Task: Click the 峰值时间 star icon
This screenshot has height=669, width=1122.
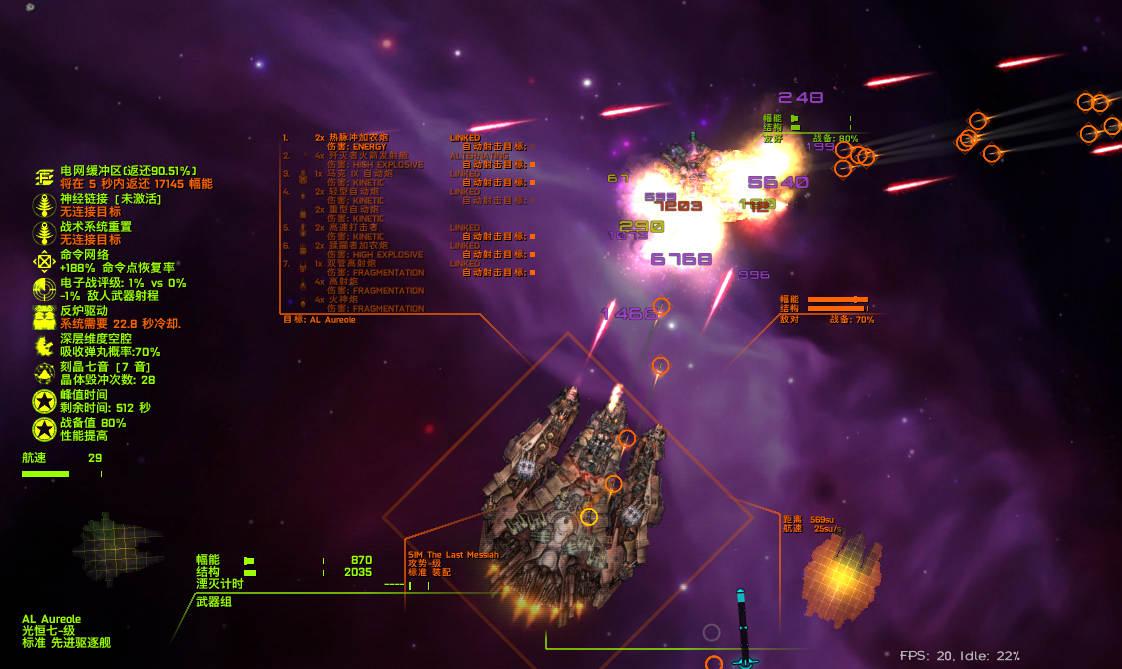Action: tap(44, 401)
